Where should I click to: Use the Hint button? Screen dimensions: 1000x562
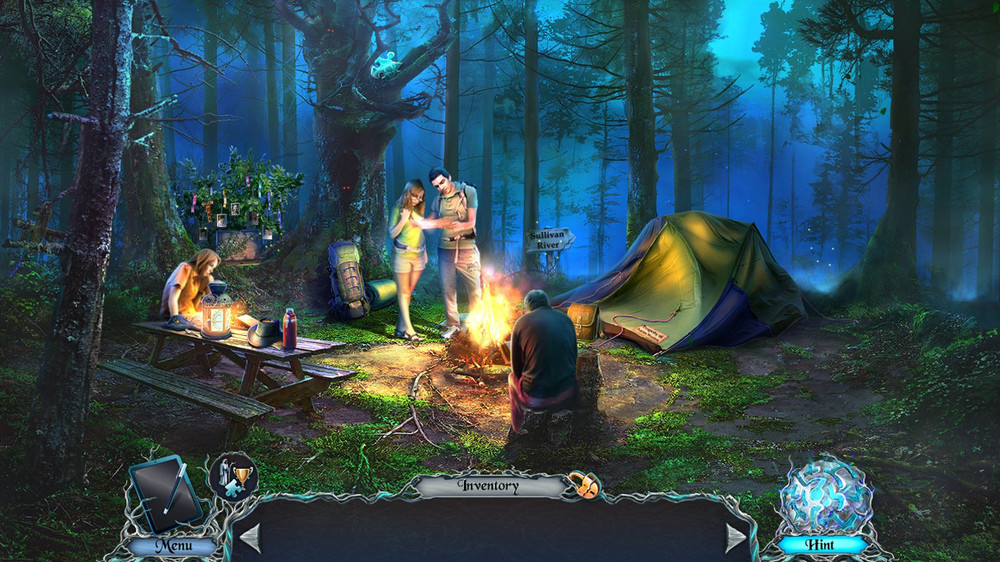(x=821, y=545)
